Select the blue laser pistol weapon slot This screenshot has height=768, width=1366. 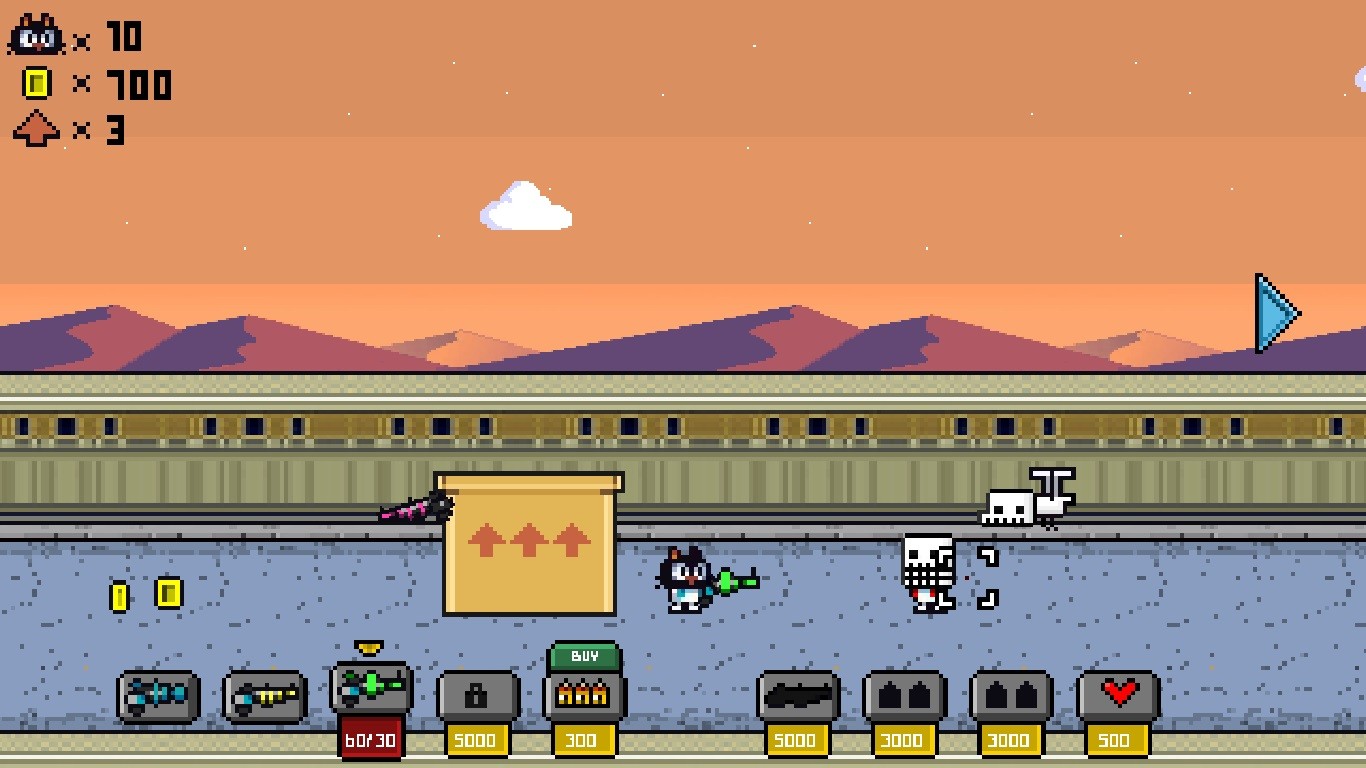[157, 695]
